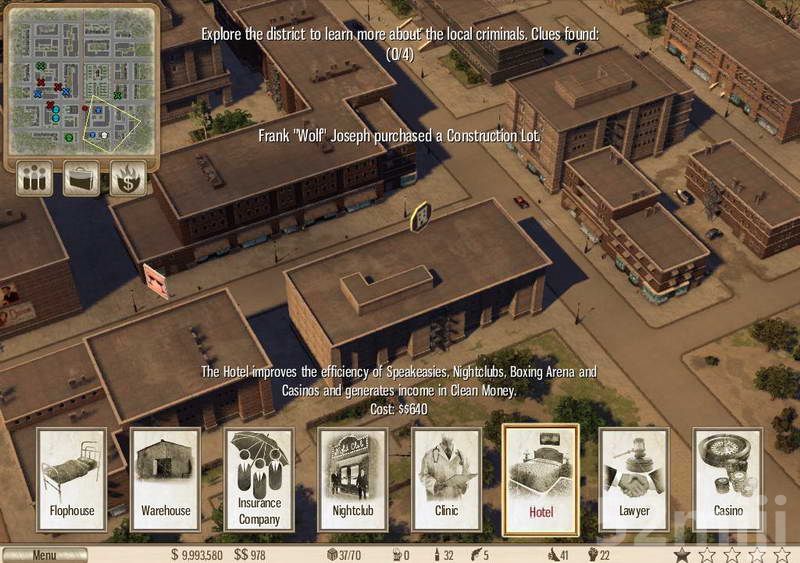The width and height of the screenshot is (800, 563).
Task: Choose the Warehouse building card
Action: coord(165,479)
